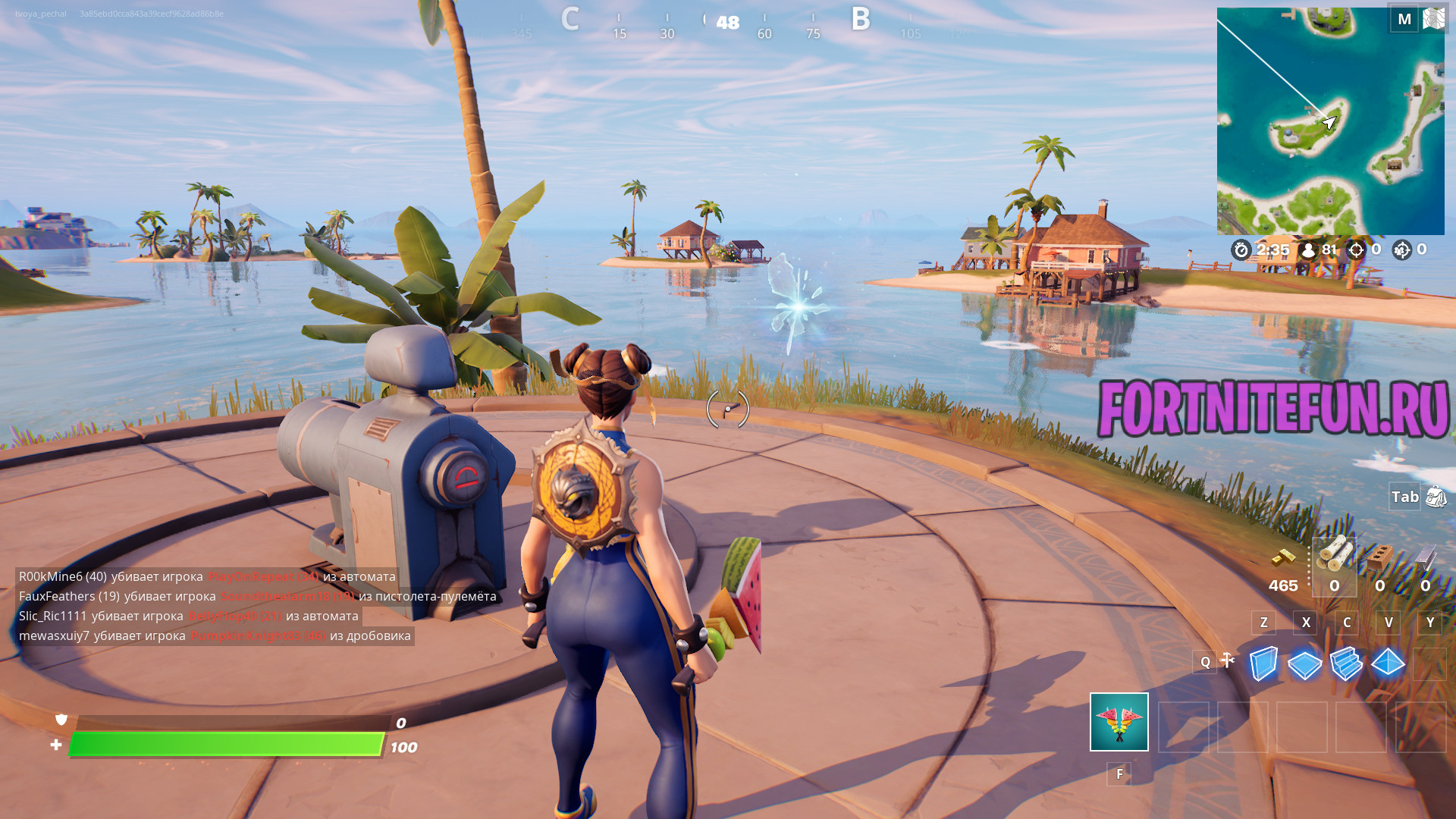Click the folded map icon beside M
The height and width of the screenshot is (819, 1456).
point(1433,18)
